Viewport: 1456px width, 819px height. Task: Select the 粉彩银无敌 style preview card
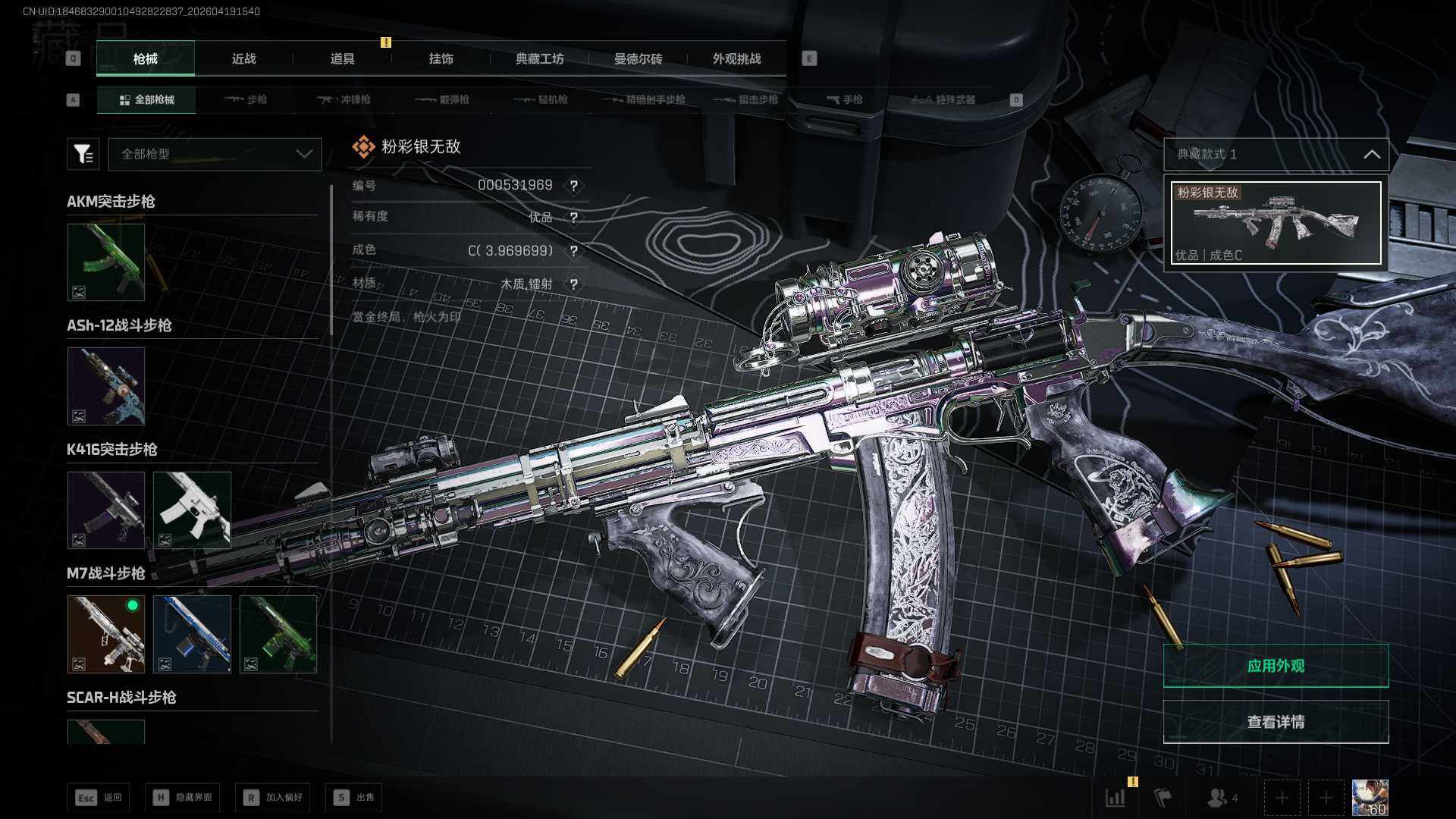pyautogui.click(x=1276, y=223)
